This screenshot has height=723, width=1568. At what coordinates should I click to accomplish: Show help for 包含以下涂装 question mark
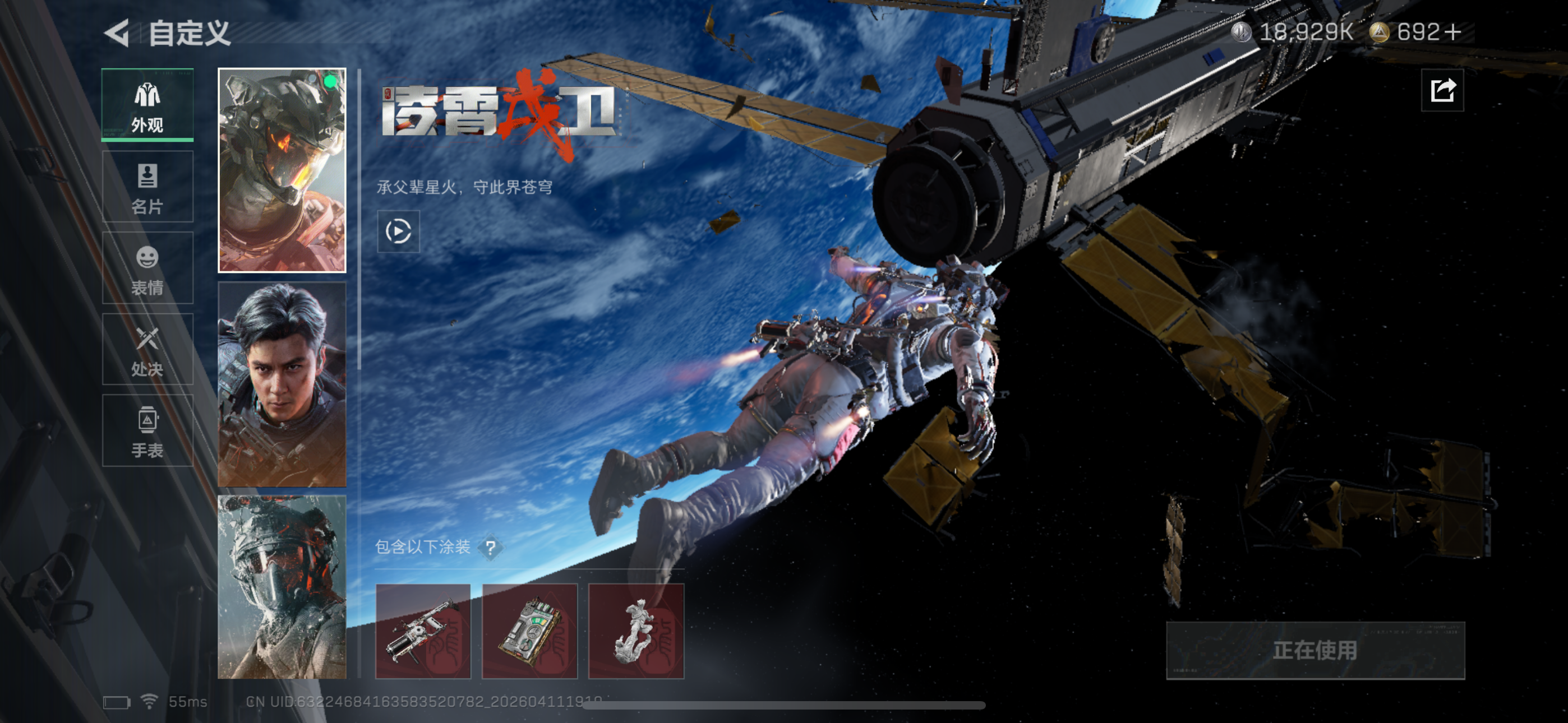click(x=491, y=548)
